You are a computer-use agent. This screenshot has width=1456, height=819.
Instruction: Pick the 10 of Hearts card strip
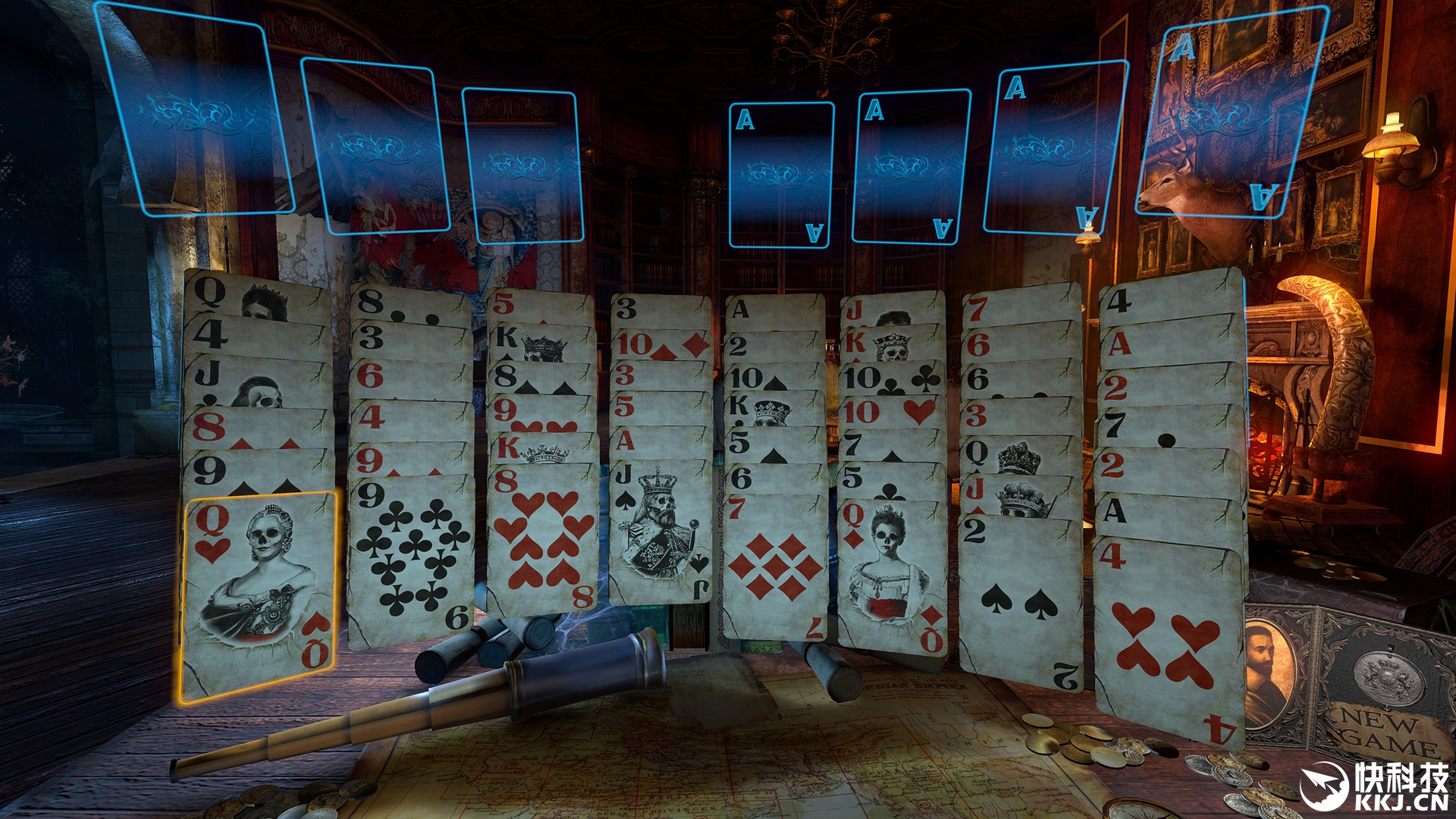[891, 412]
